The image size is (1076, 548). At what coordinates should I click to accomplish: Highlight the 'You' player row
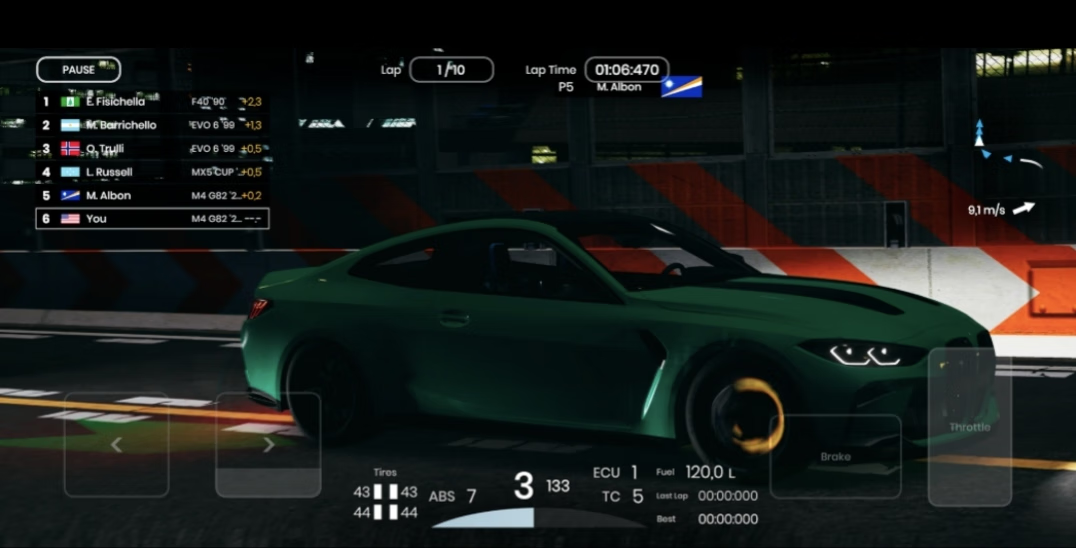pyautogui.click(x=152, y=218)
